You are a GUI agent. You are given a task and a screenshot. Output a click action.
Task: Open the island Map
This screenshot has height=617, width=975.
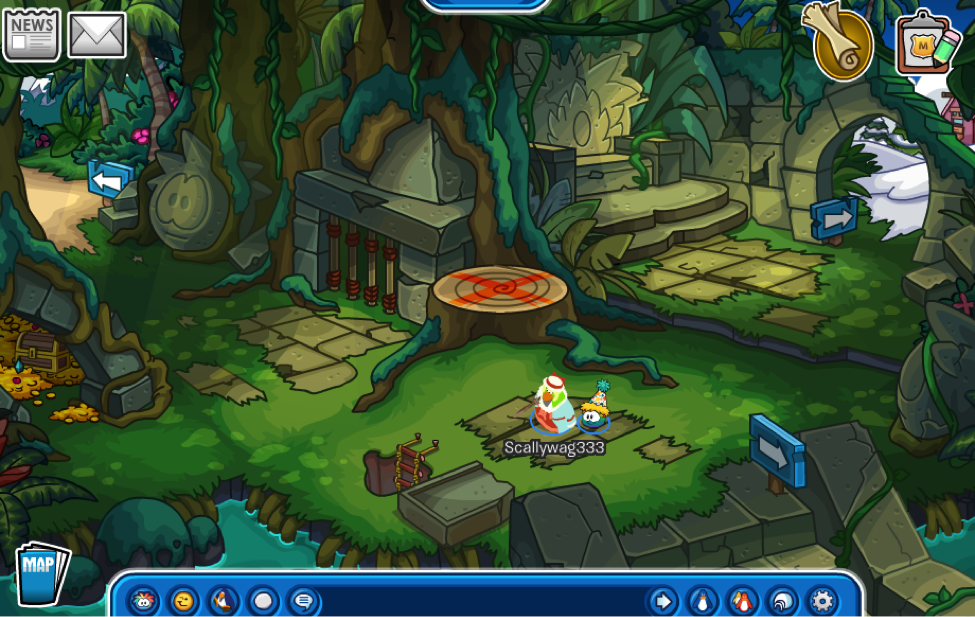pyautogui.click(x=41, y=573)
